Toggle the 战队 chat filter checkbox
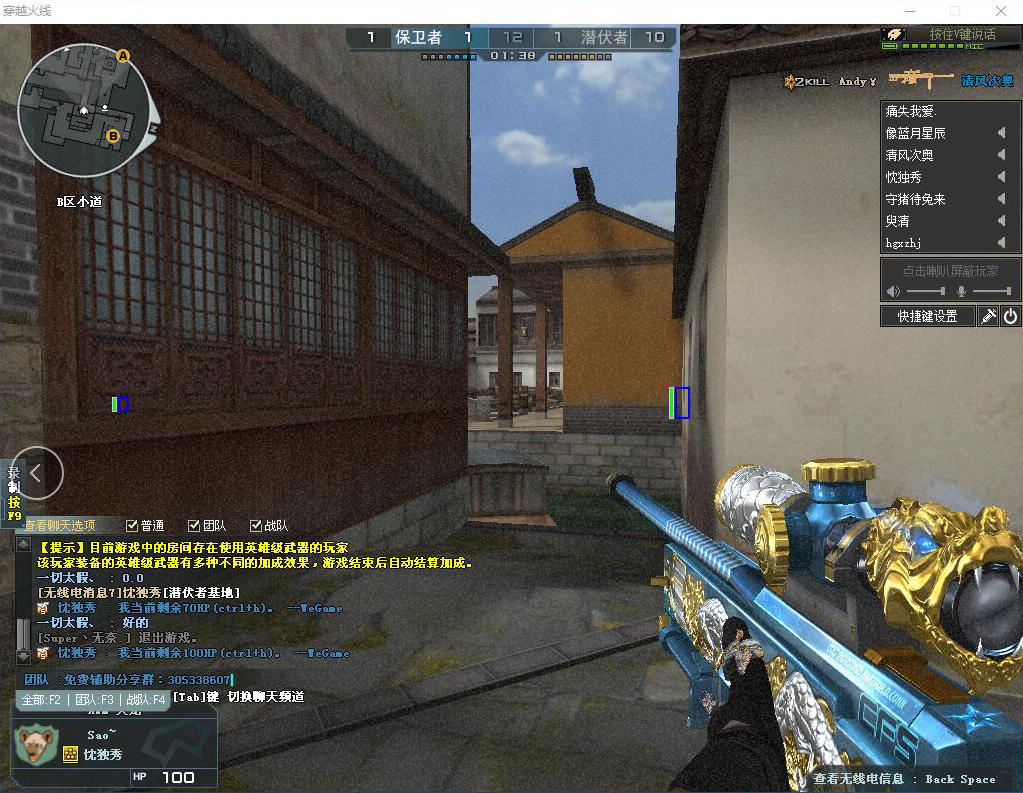Screen dimensions: 1023x793 coord(256,526)
